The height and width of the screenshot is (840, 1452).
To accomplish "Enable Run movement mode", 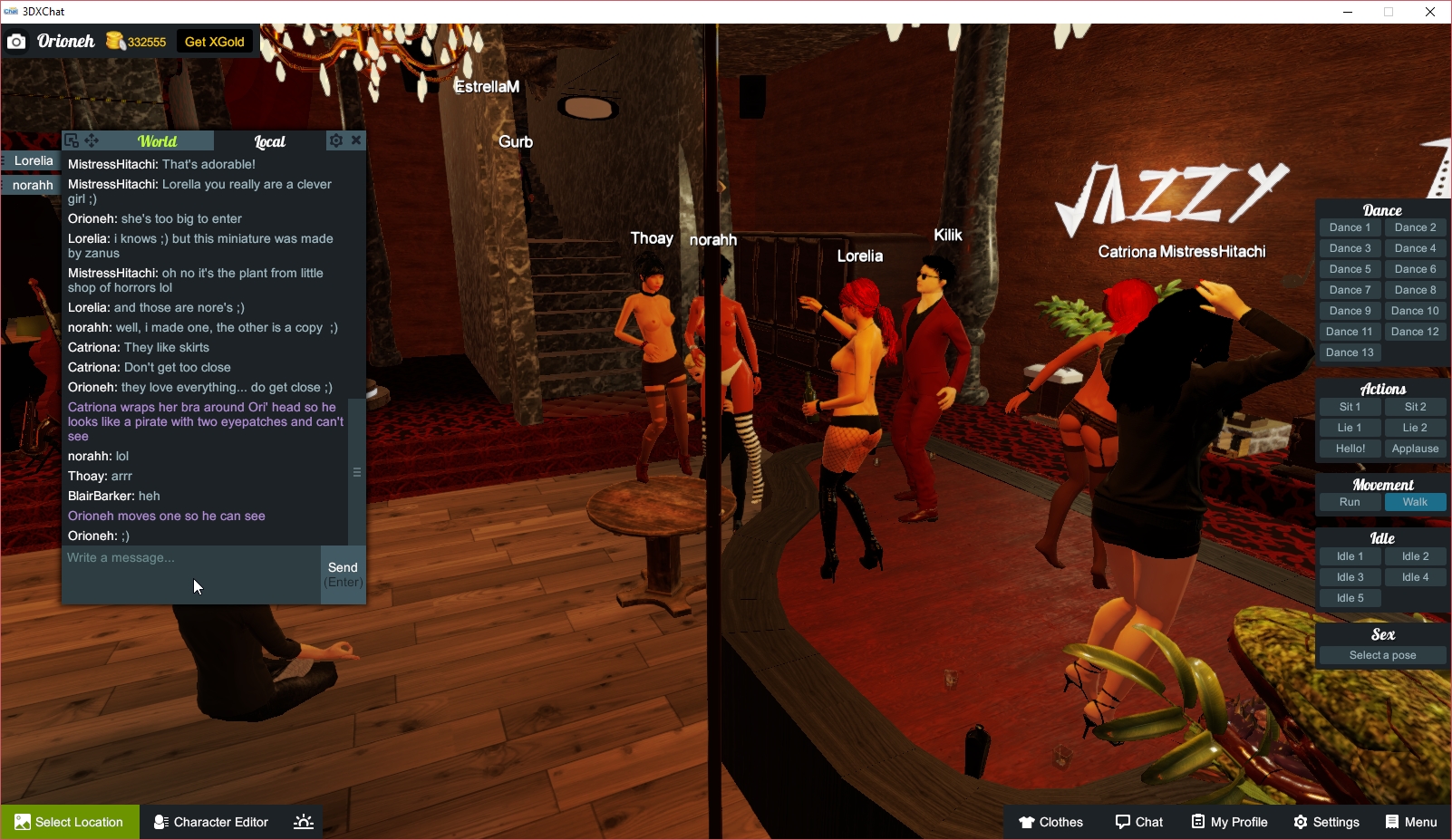I will (1350, 501).
